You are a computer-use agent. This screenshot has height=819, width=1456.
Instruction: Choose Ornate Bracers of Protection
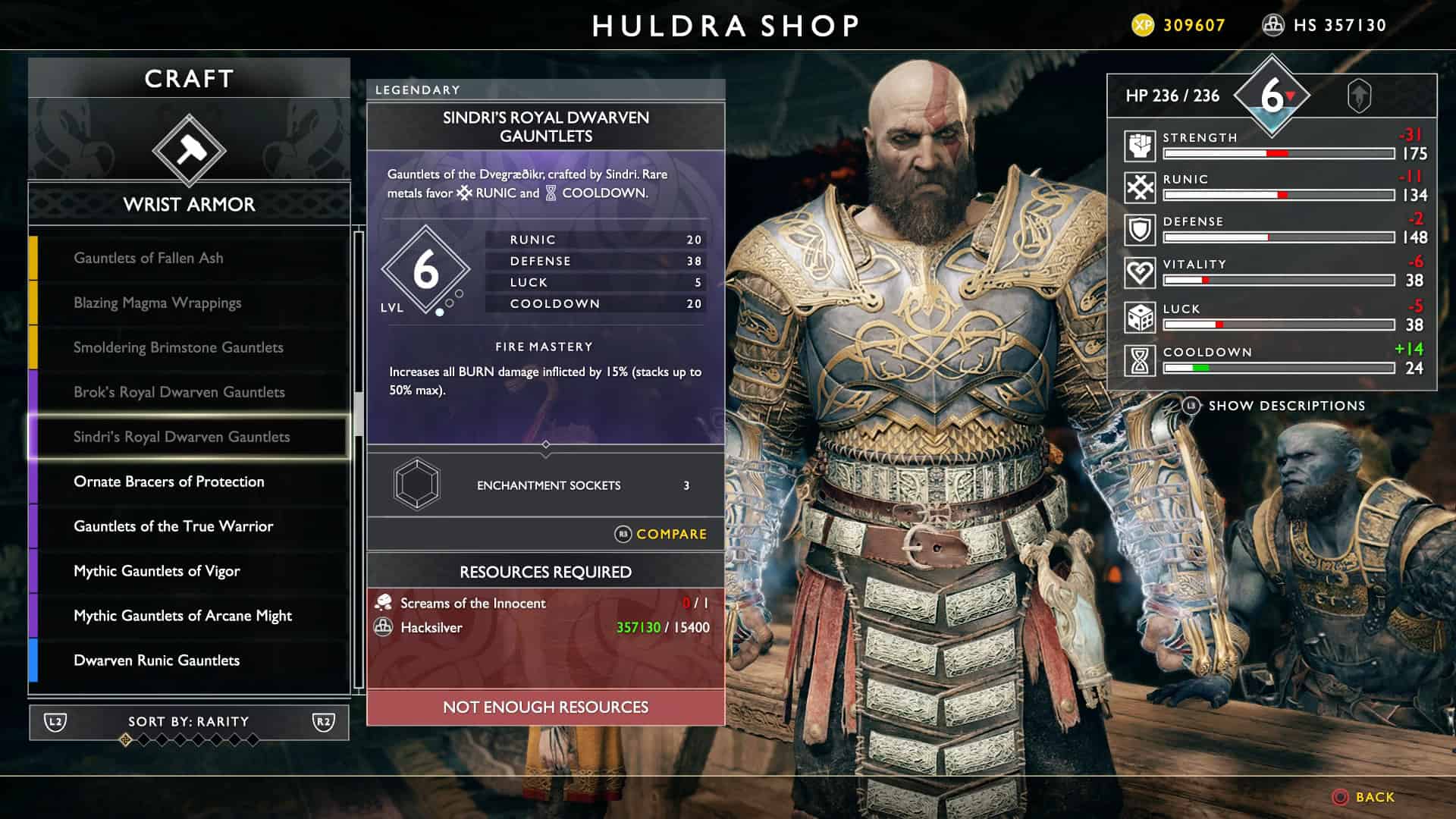coord(169,482)
